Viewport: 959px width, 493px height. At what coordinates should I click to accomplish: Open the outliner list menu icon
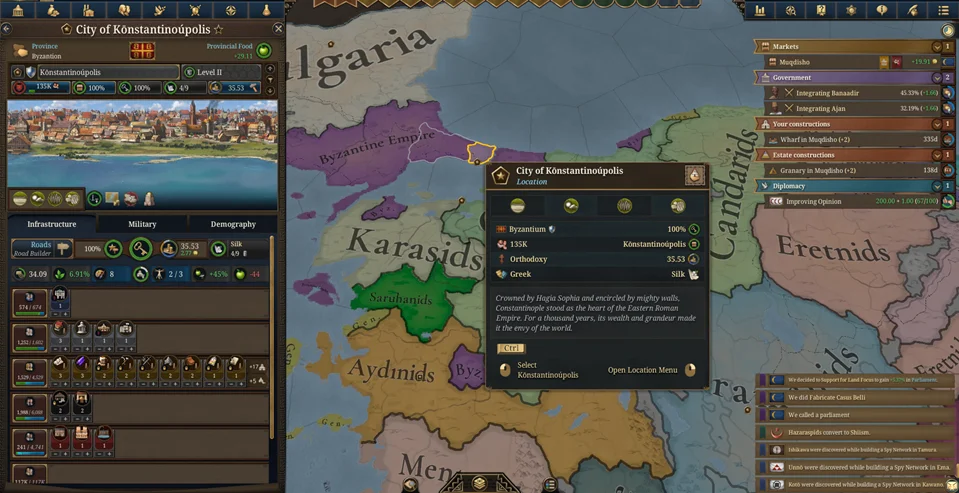pyautogui.click(x=942, y=10)
